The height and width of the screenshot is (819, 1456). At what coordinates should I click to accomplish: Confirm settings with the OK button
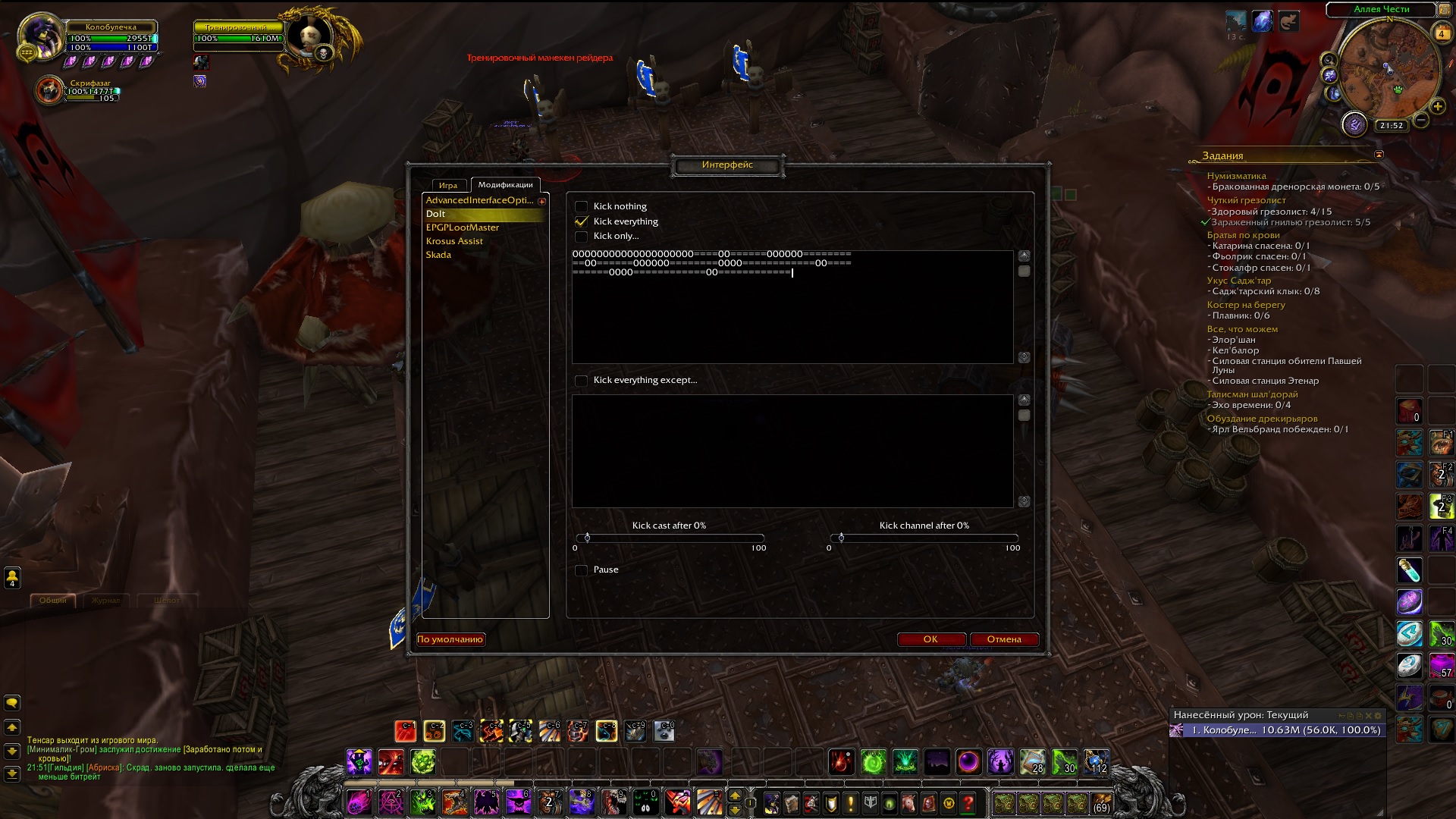point(930,639)
